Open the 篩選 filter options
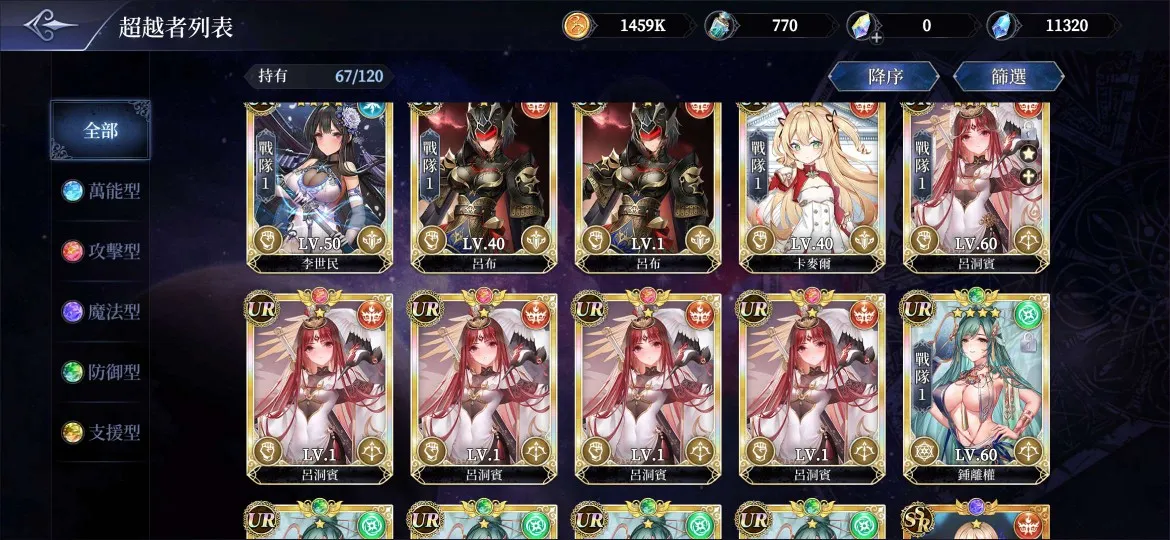The width and height of the screenshot is (1170, 540). point(1008,77)
